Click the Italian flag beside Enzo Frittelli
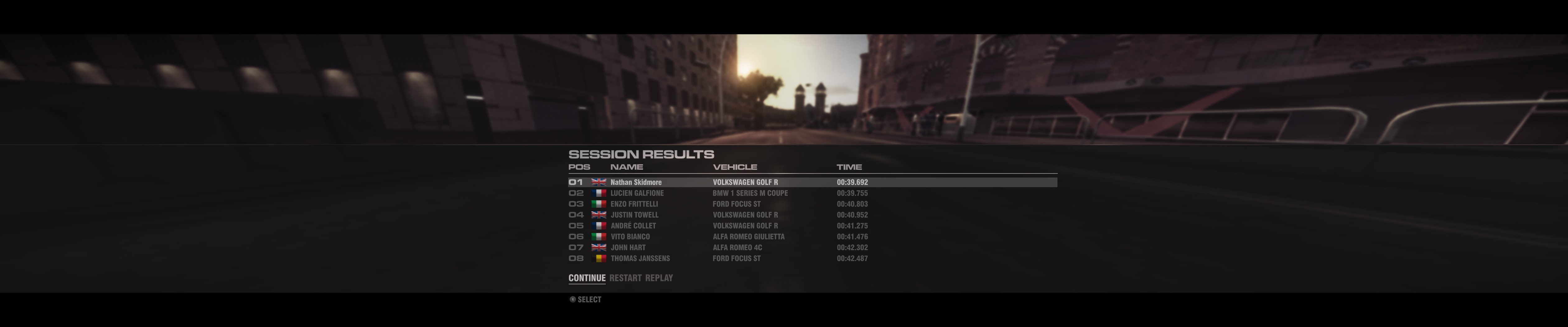This screenshot has width=1568, height=327. click(599, 203)
